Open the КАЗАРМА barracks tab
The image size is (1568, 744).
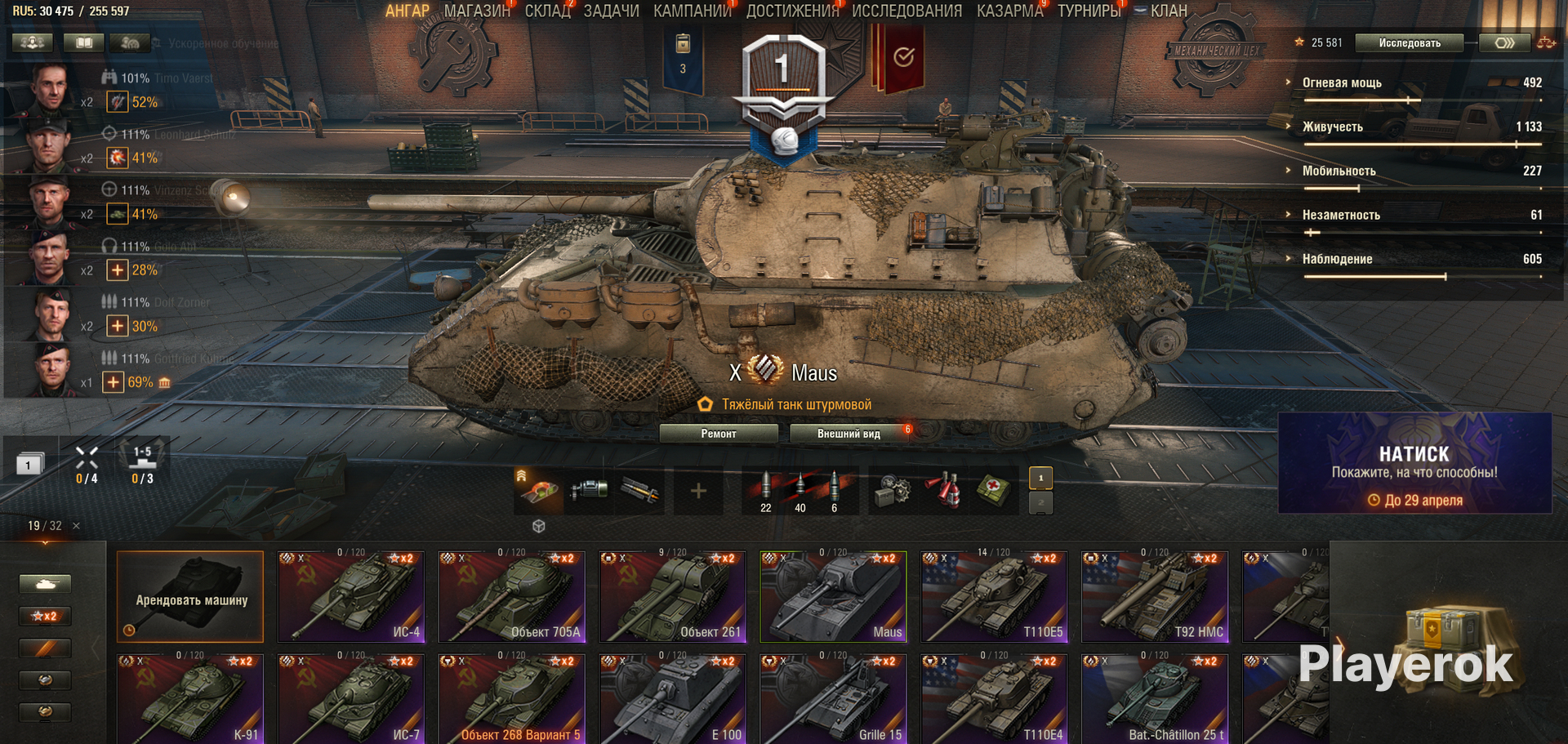(1009, 11)
